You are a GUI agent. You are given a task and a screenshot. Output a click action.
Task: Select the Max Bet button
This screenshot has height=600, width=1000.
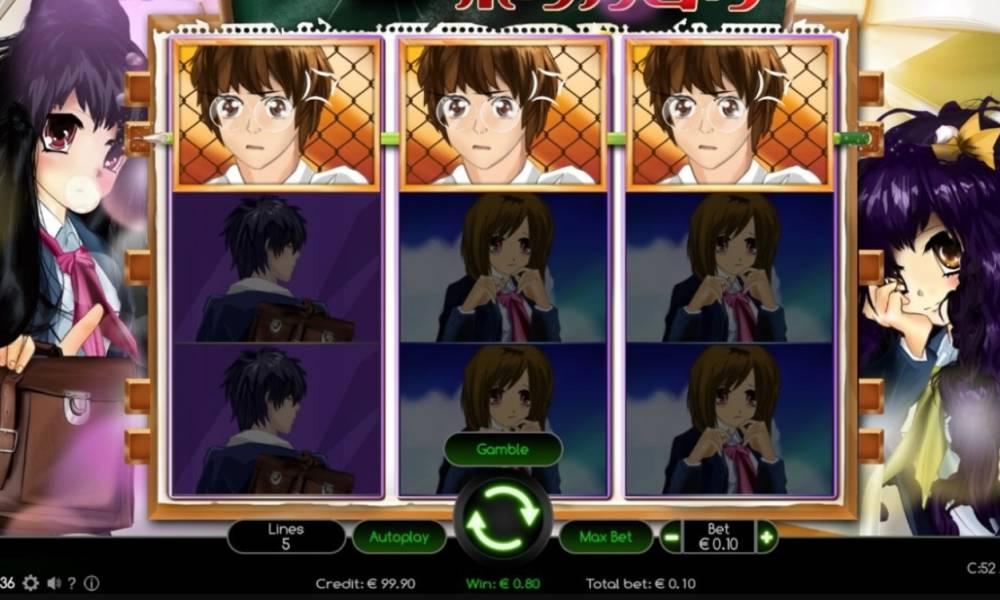pyautogui.click(x=606, y=537)
